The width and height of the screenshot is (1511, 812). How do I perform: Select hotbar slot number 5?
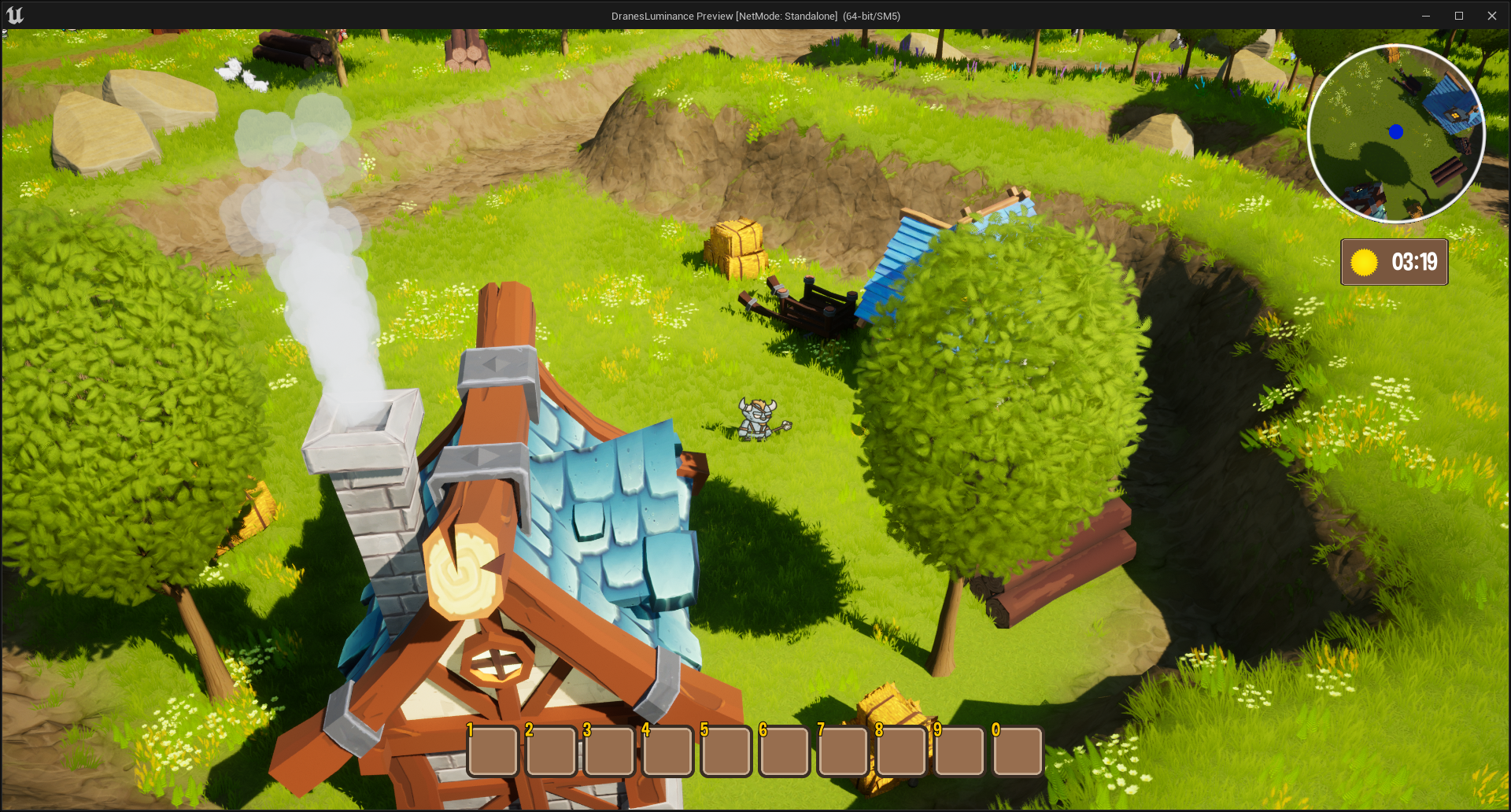coord(726,751)
